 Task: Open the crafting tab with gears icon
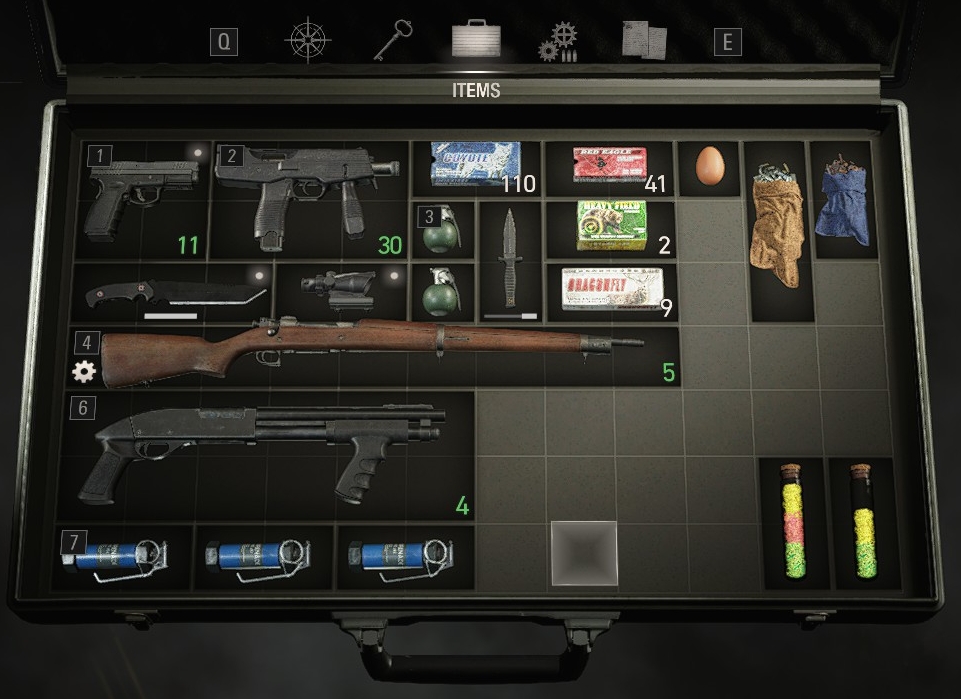pyautogui.click(x=558, y=42)
